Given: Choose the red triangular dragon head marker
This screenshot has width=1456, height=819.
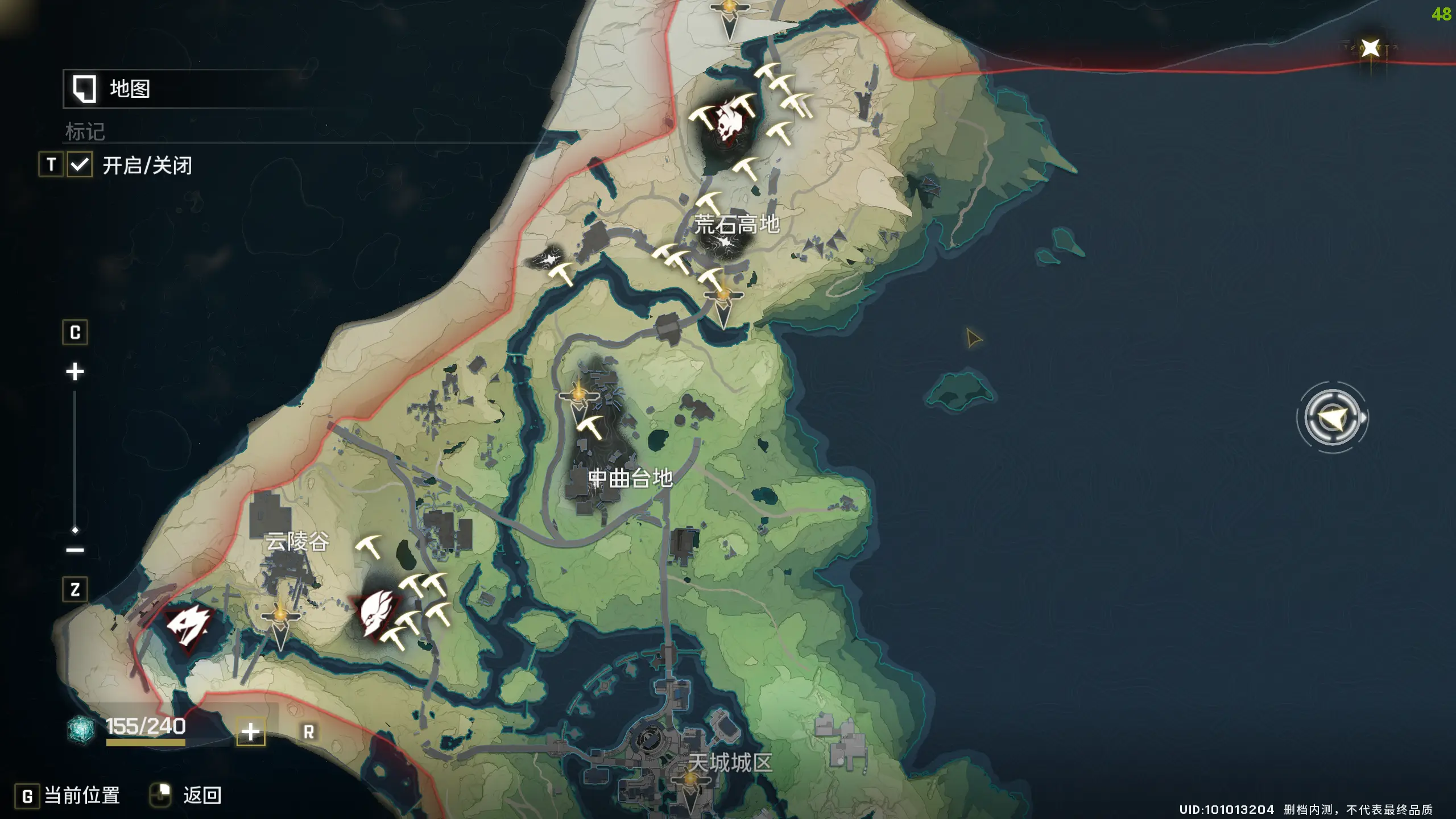Looking at the screenshot, I should pyautogui.click(x=188, y=626).
